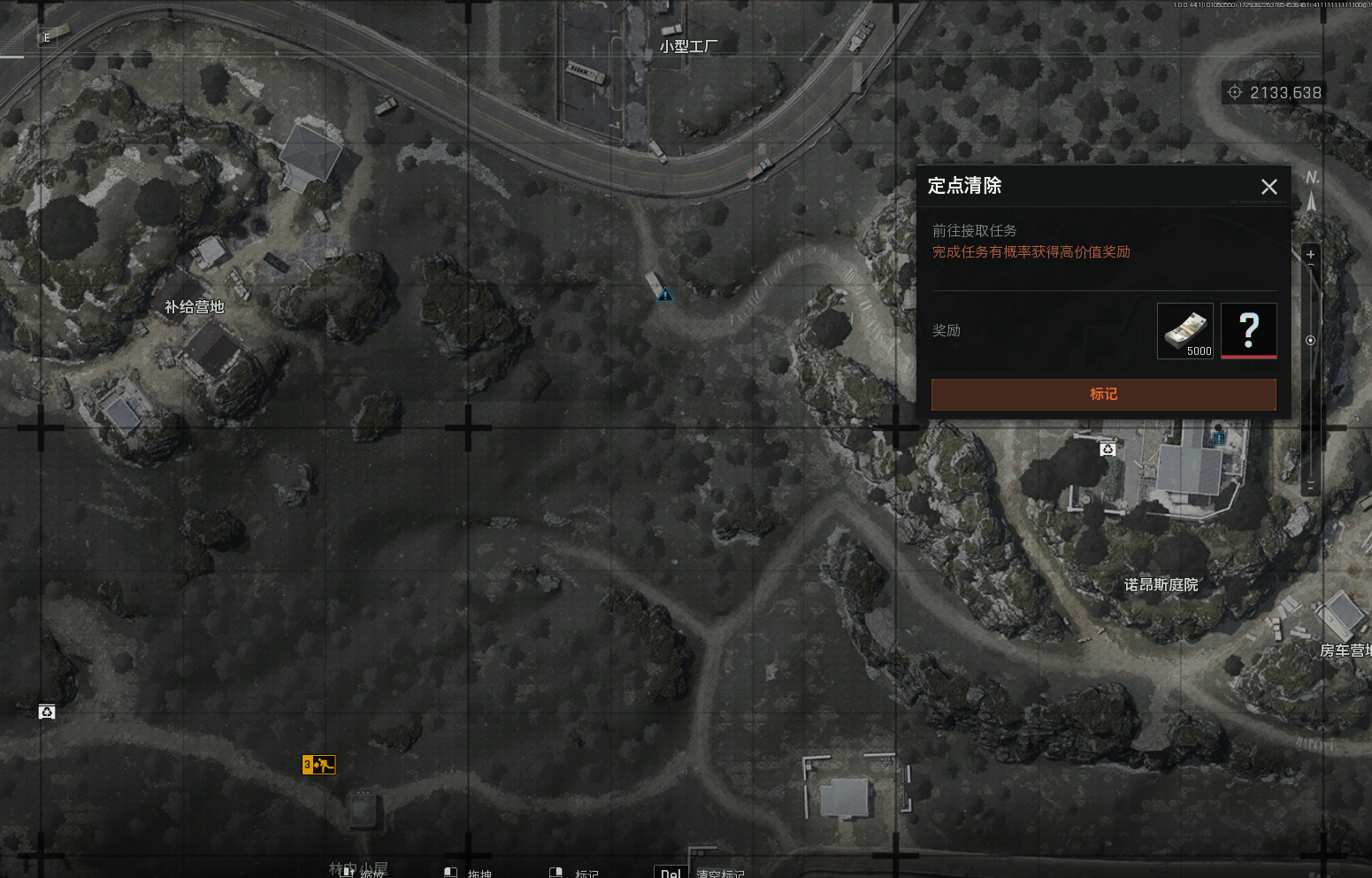This screenshot has width=1372, height=878.
Task: Zoom out with the map minus button
Action: (1310, 485)
